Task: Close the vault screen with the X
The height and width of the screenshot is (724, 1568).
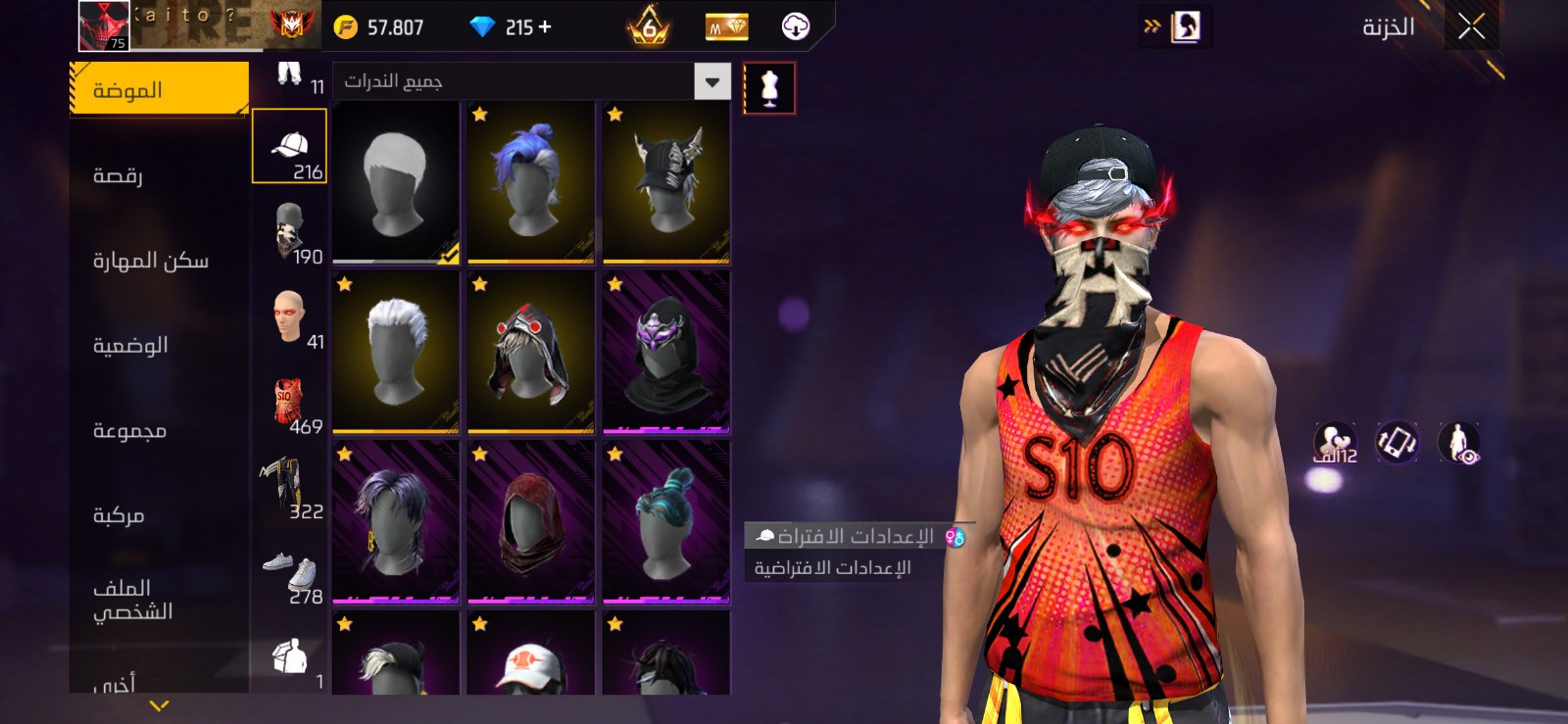Action: pyautogui.click(x=1471, y=26)
